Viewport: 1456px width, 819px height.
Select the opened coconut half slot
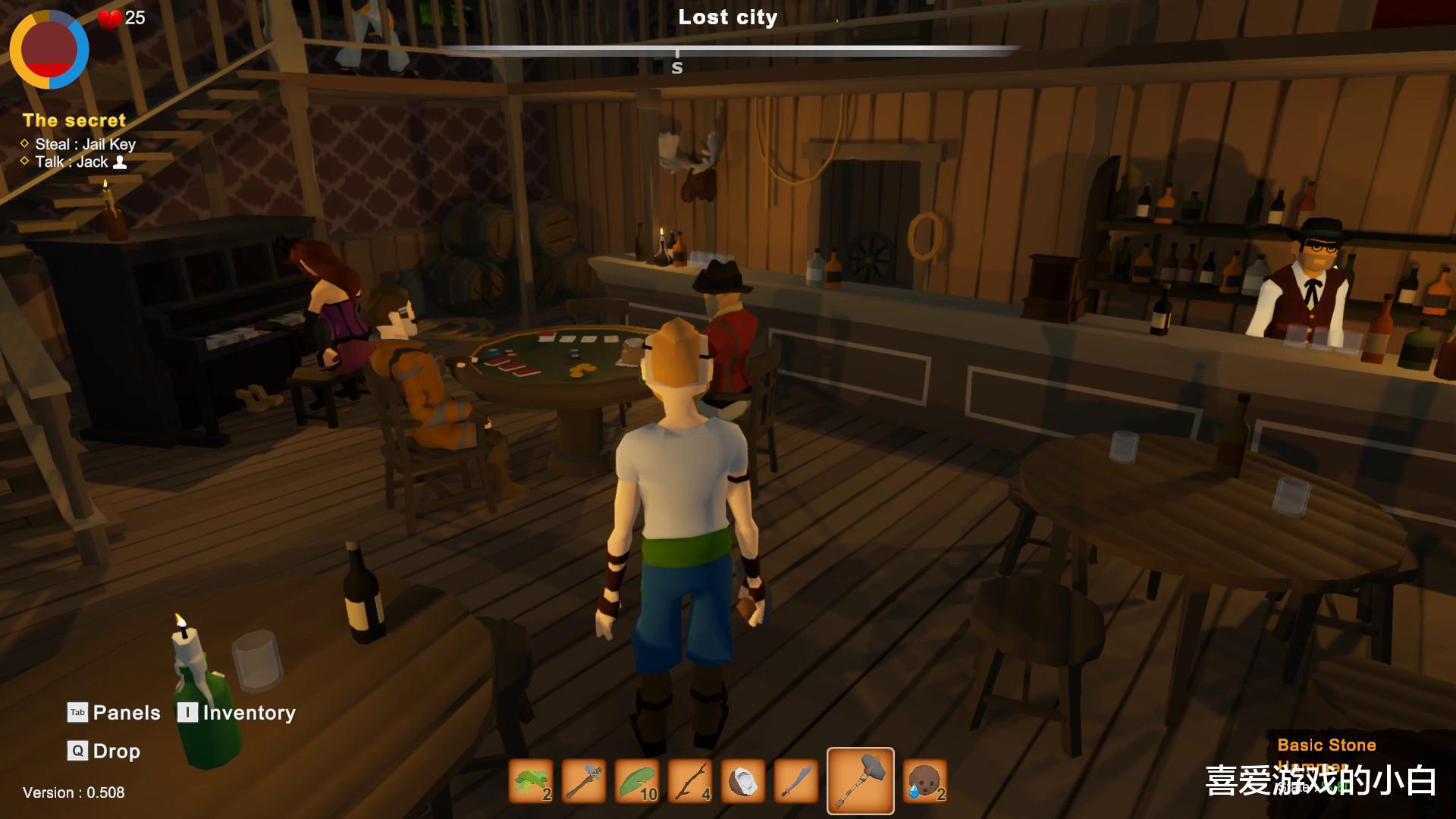(x=743, y=781)
